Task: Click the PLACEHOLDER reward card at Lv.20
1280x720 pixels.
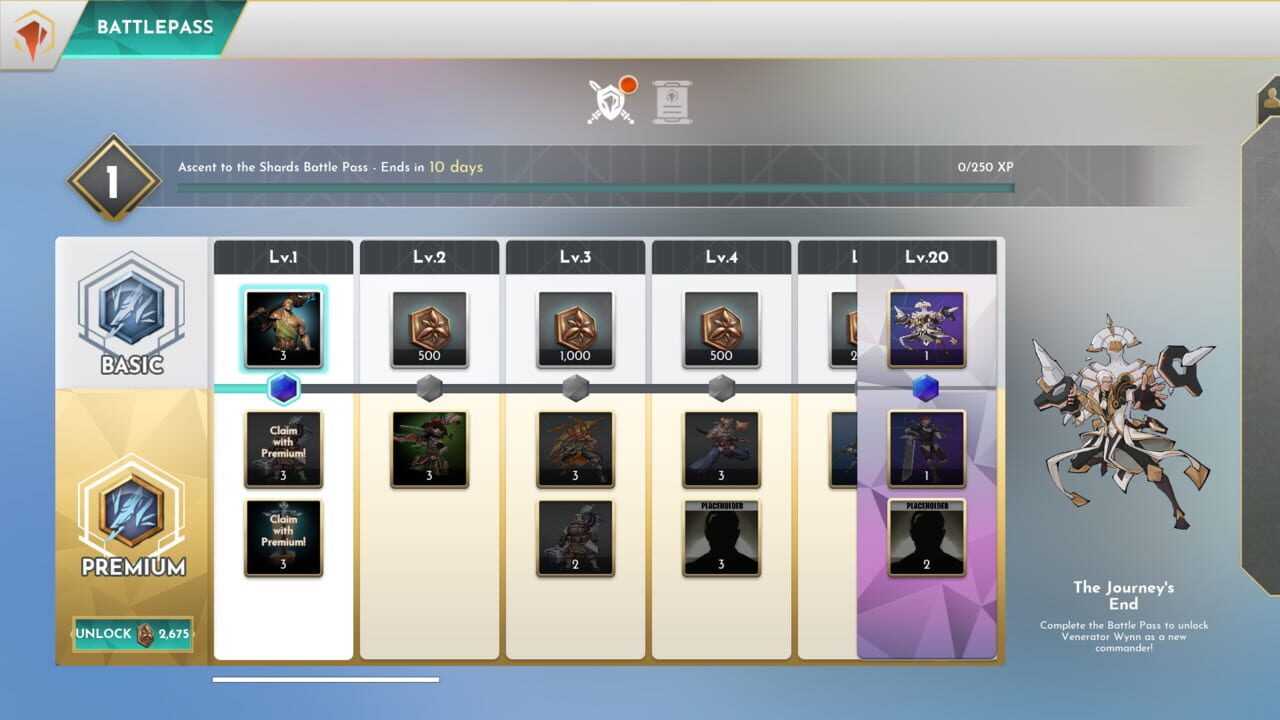Action: pos(927,539)
